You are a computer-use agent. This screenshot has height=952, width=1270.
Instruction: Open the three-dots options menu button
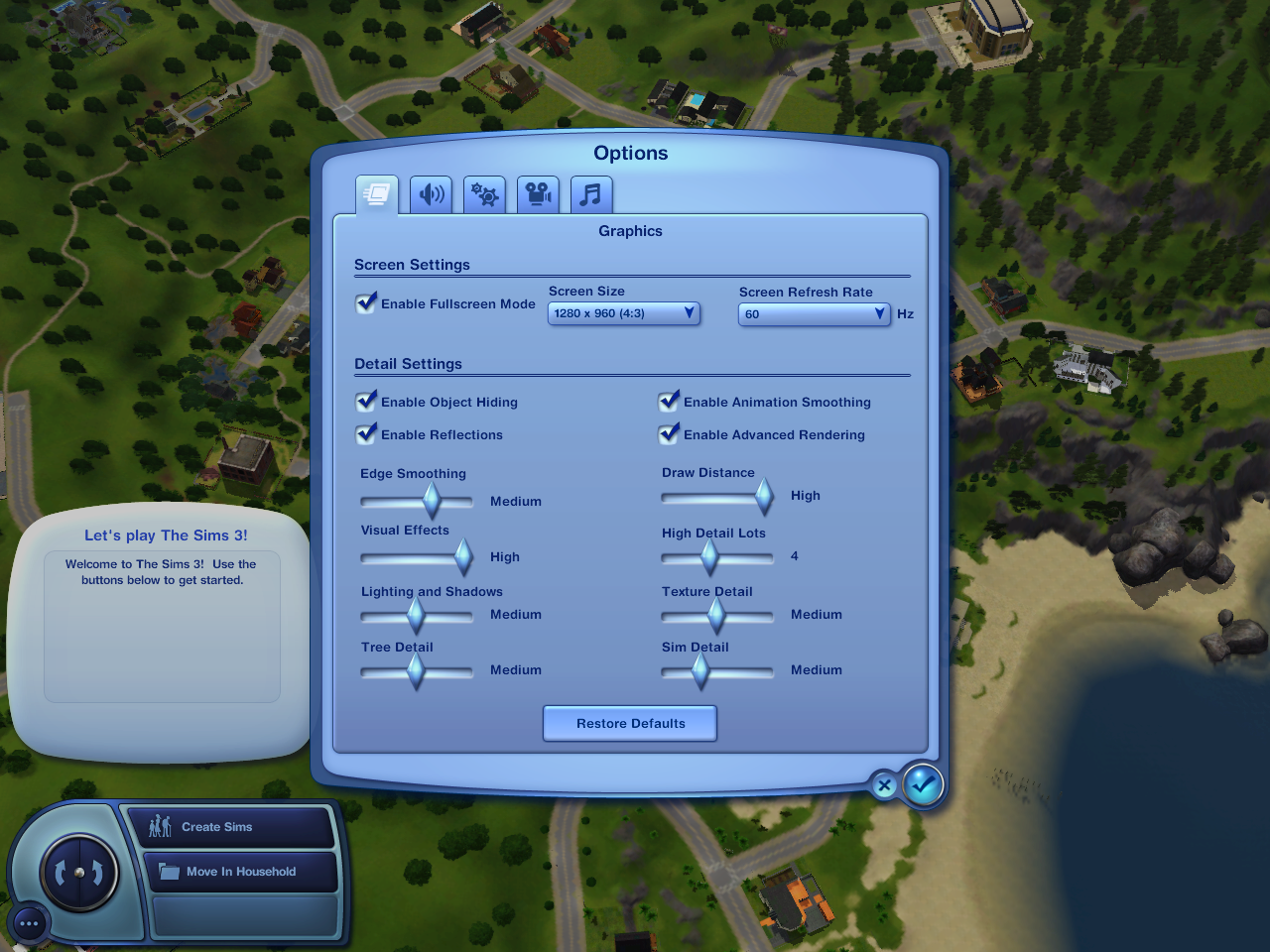click(x=29, y=923)
